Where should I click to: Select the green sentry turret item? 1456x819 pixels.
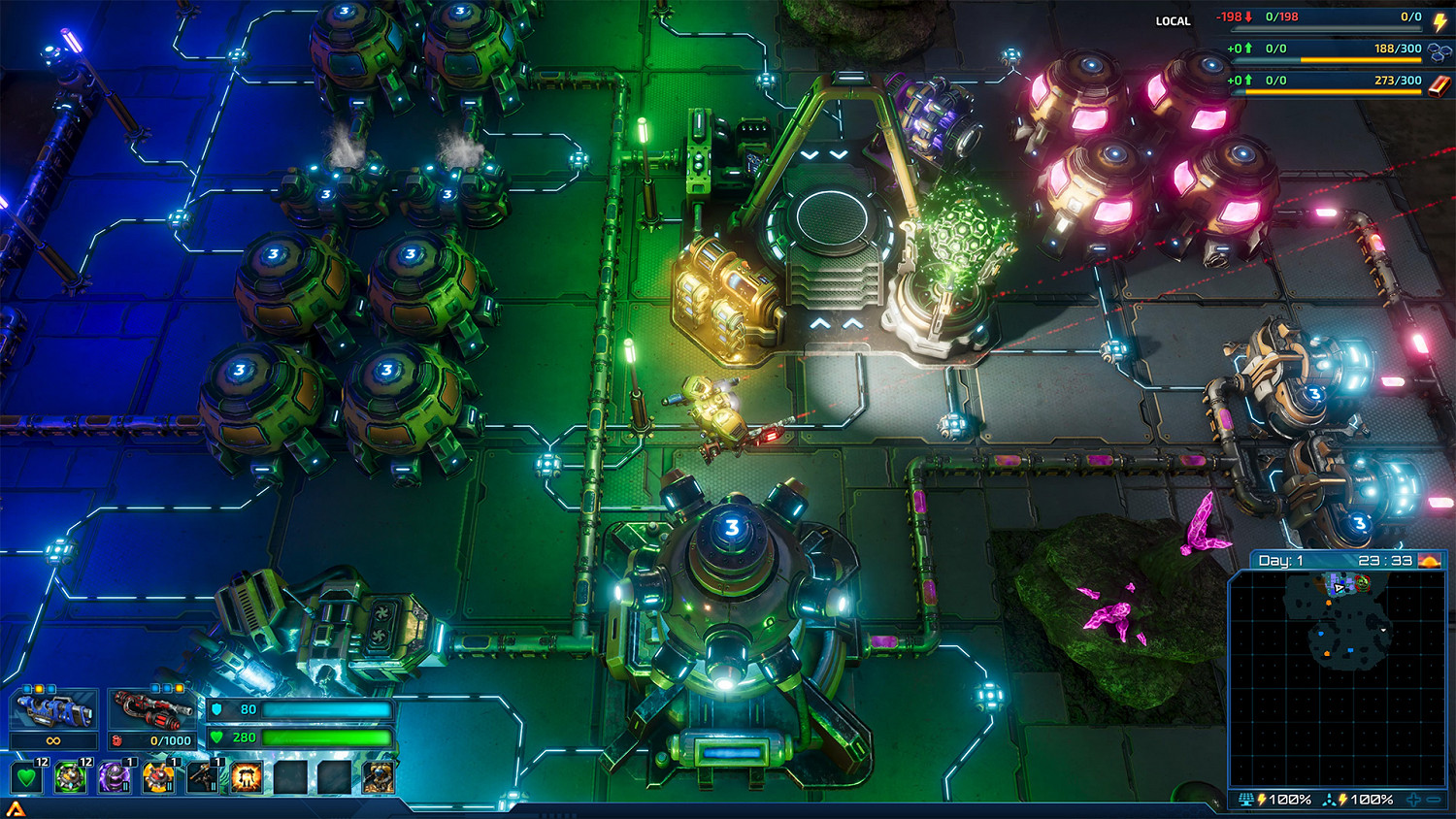click(69, 777)
